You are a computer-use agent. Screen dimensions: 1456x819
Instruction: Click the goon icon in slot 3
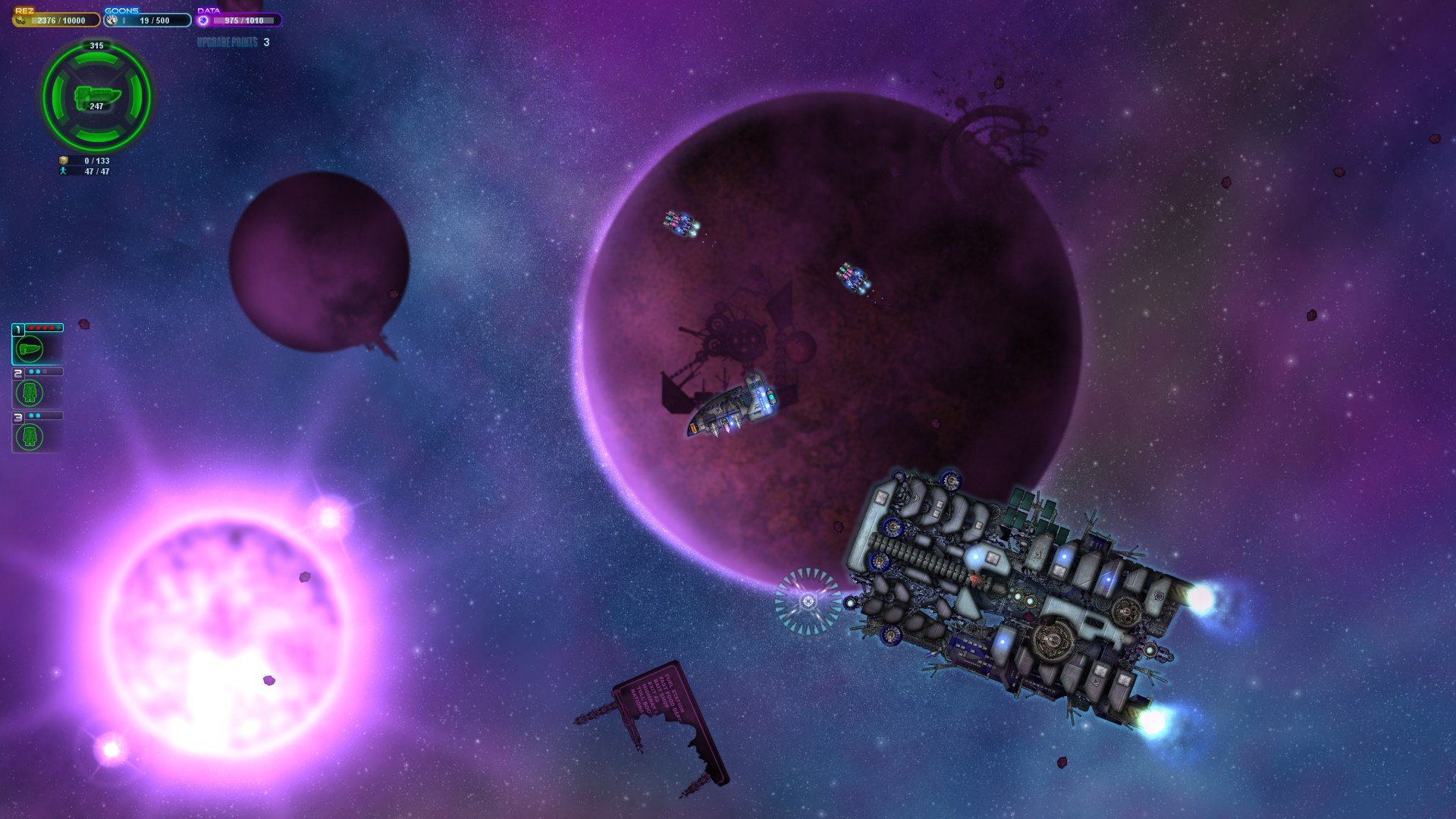click(29, 435)
